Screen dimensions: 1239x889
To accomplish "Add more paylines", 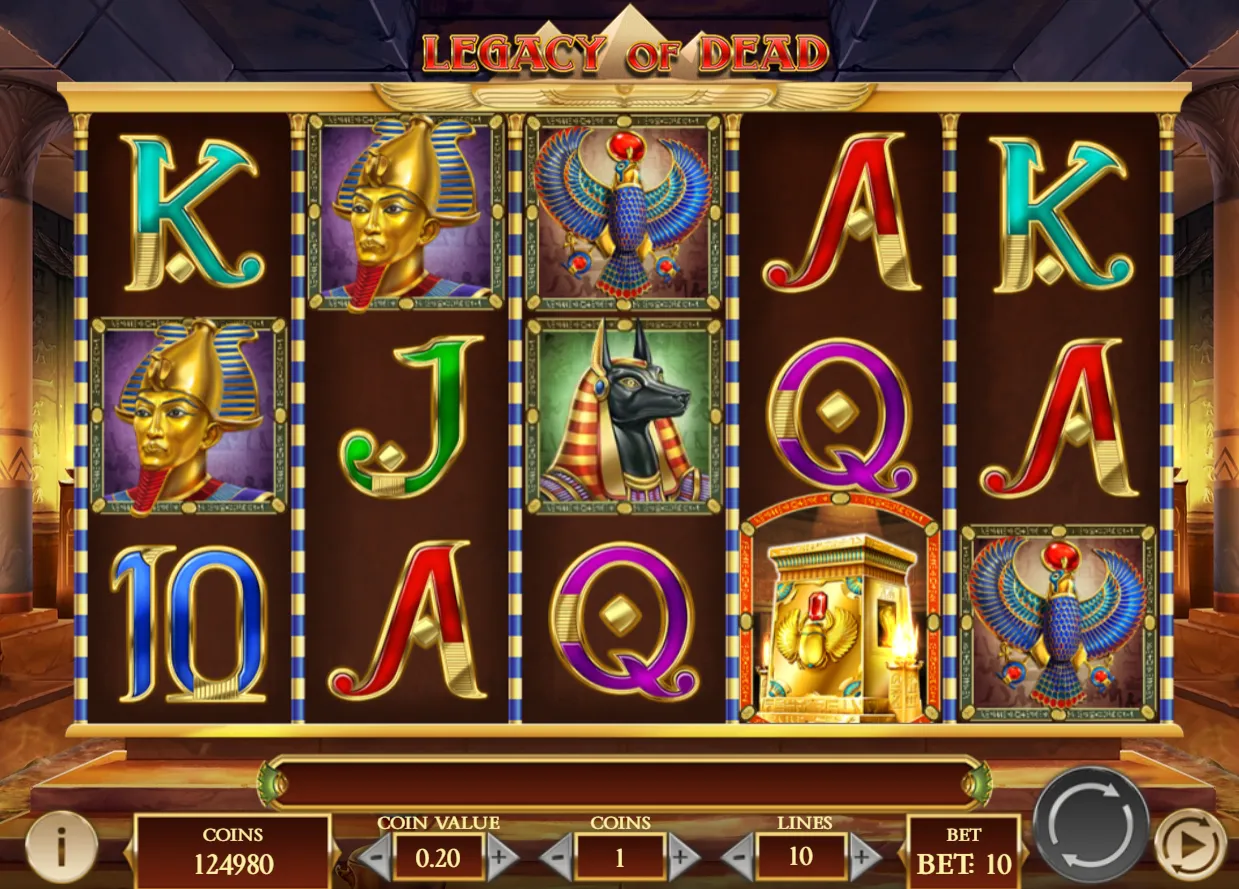I will coord(864,857).
